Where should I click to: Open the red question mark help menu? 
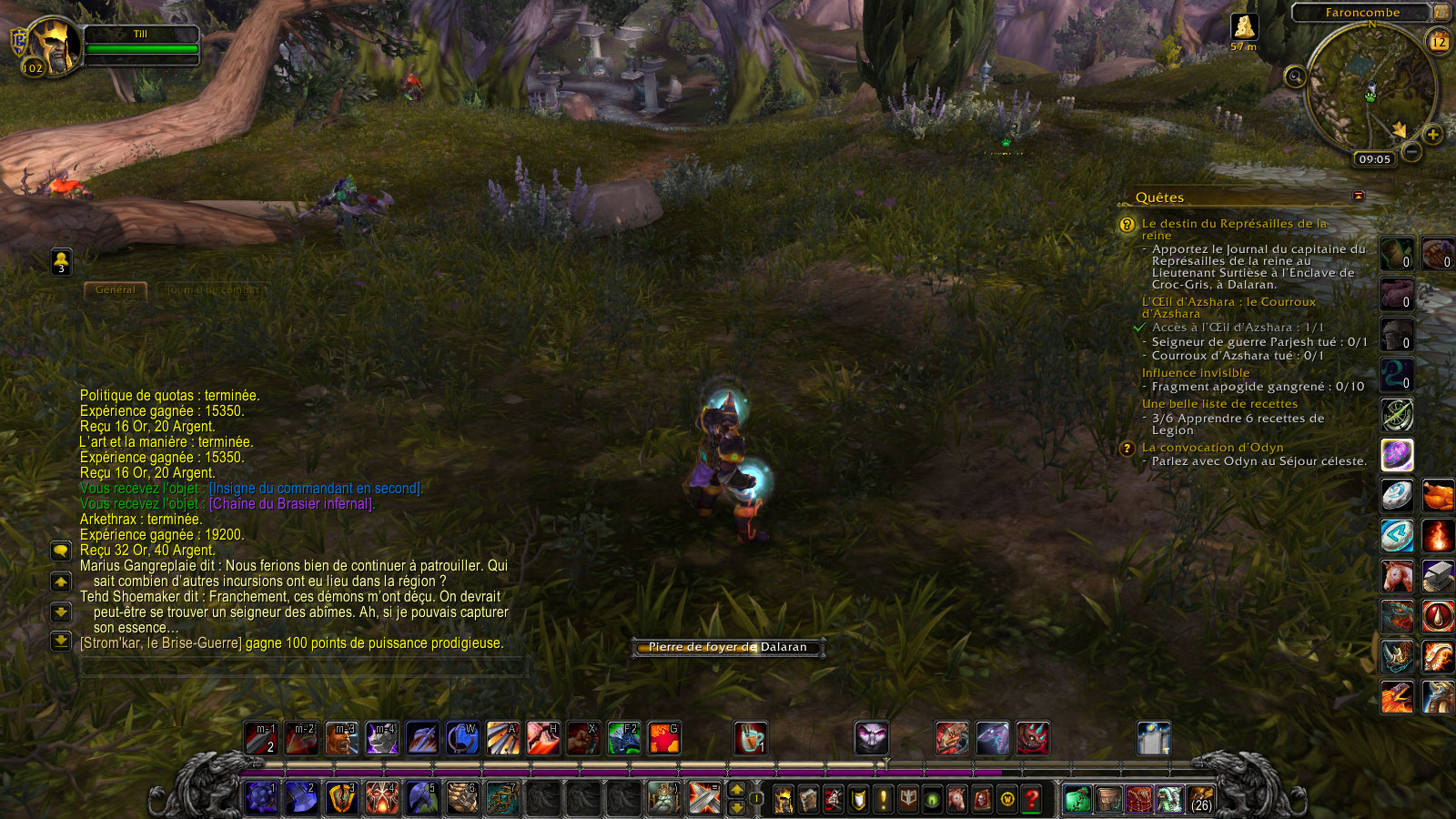point(1032,800)
